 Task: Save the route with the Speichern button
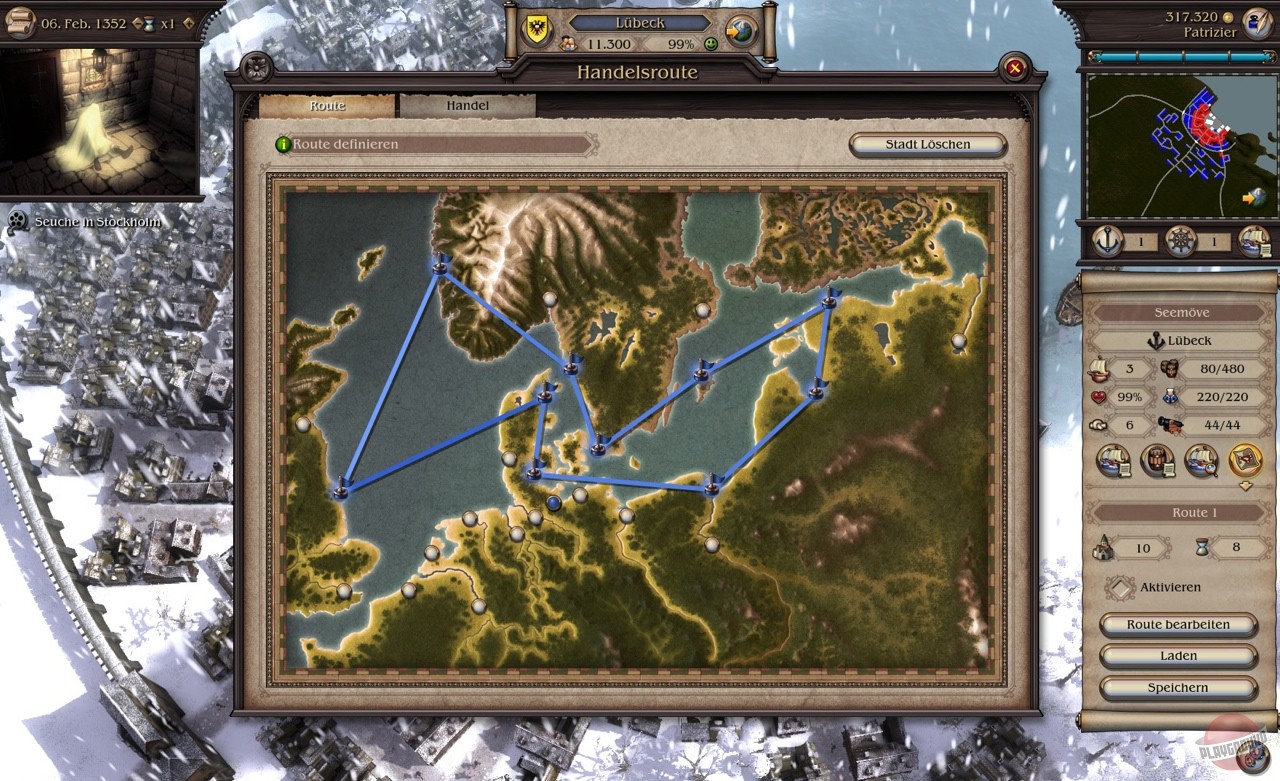pyautogui.click(x=1178, y=688)
